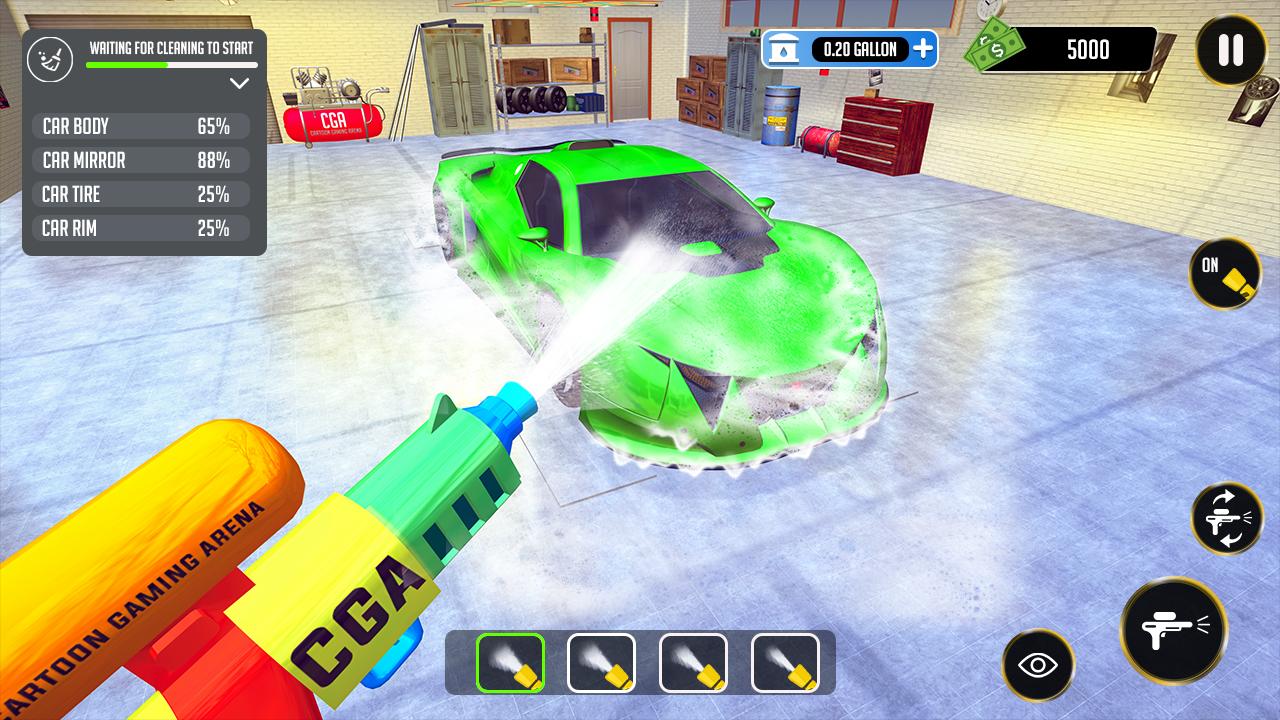Screen dimensions: 1280x720
Task: Toggle the ON flashlight button
Action: click(1224, 273)
